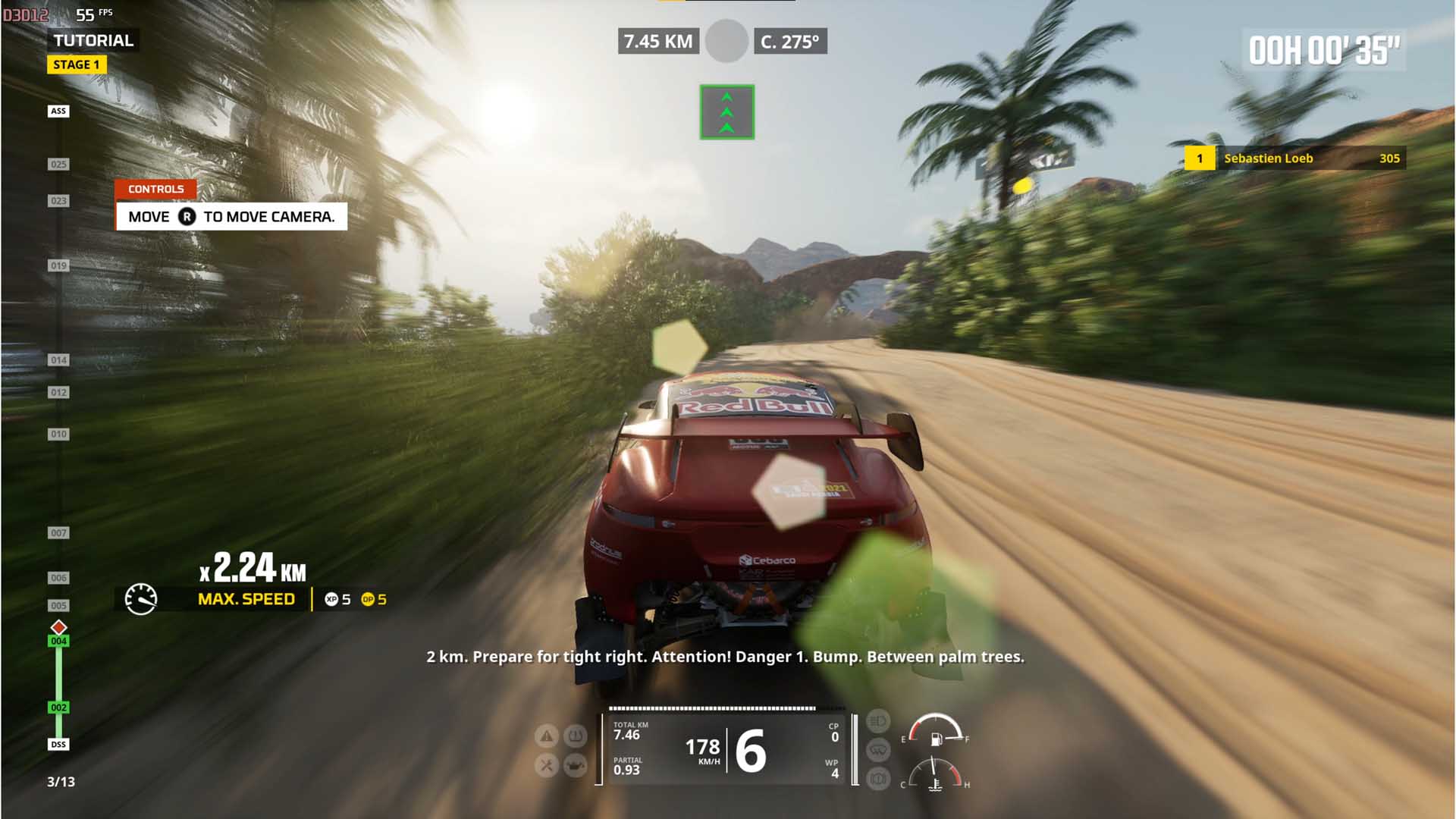The width and height of the screenshot is (1456, 819).
Task: Select waypoint 025 on the progress bar
Action: (58, 165)
